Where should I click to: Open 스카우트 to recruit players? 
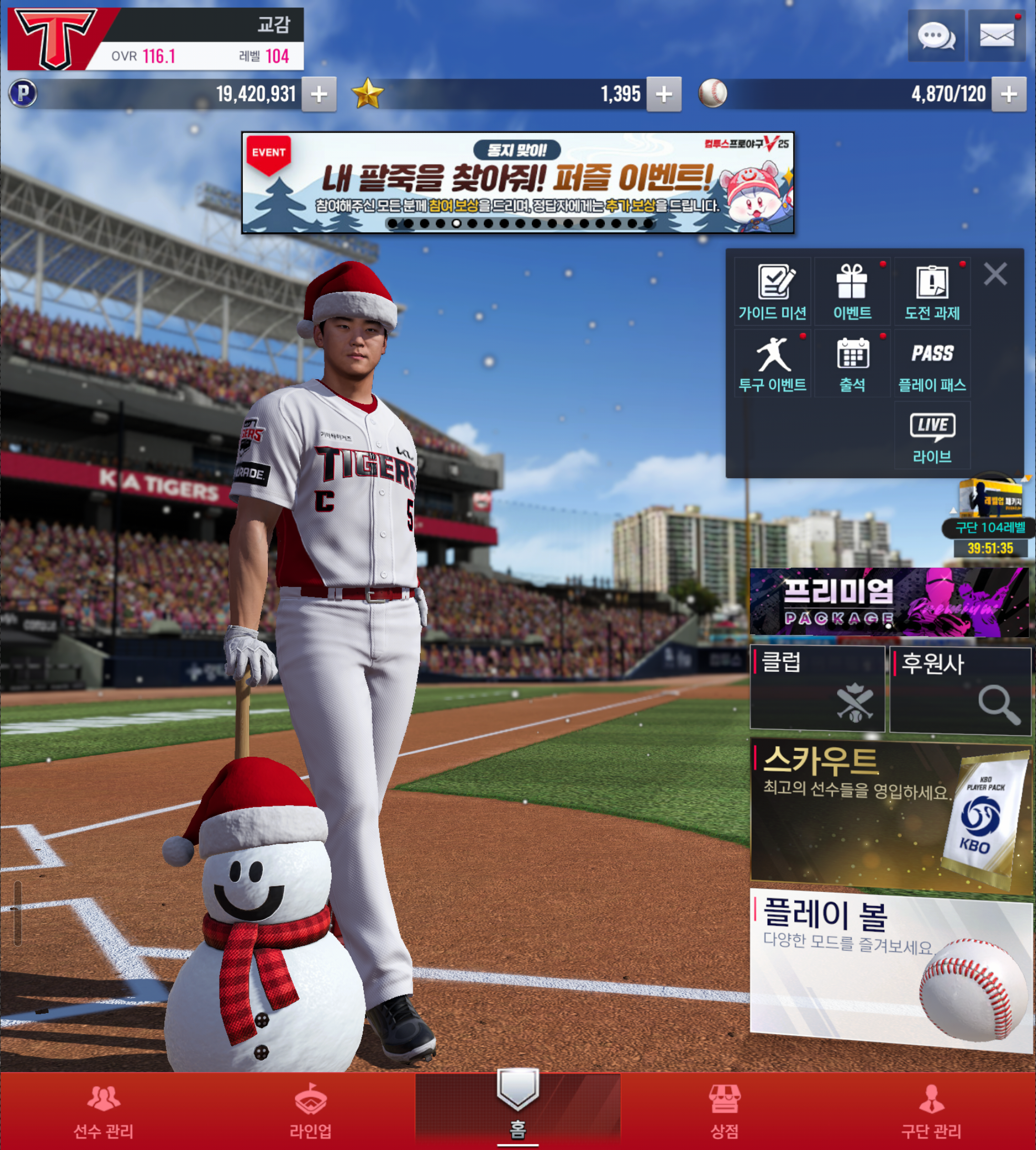pyautogui.click(x=889, y=813)
